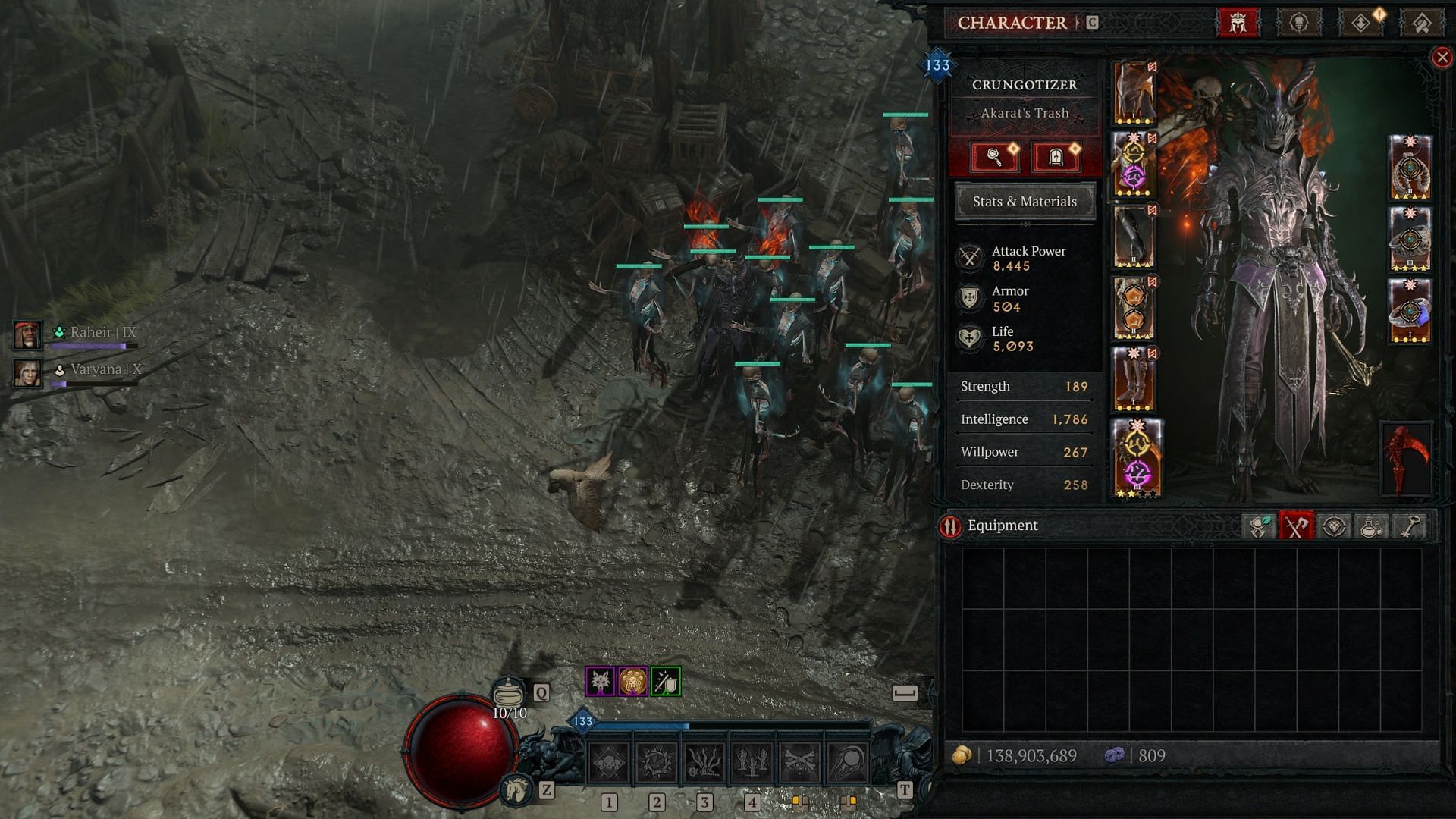Activate the crossed bones skill
Viewport: 1456px width, 819px height.
800,761
